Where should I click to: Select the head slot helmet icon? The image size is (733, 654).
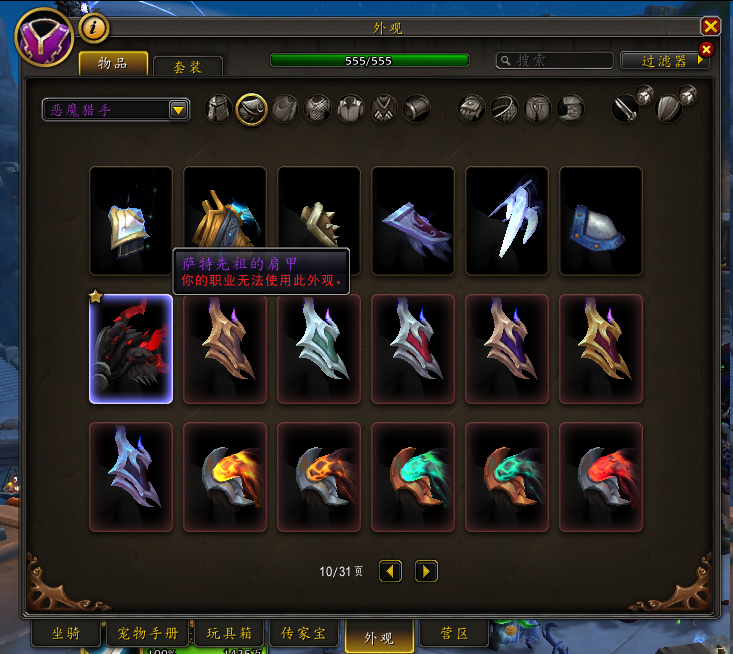click(x=219, y=109)
